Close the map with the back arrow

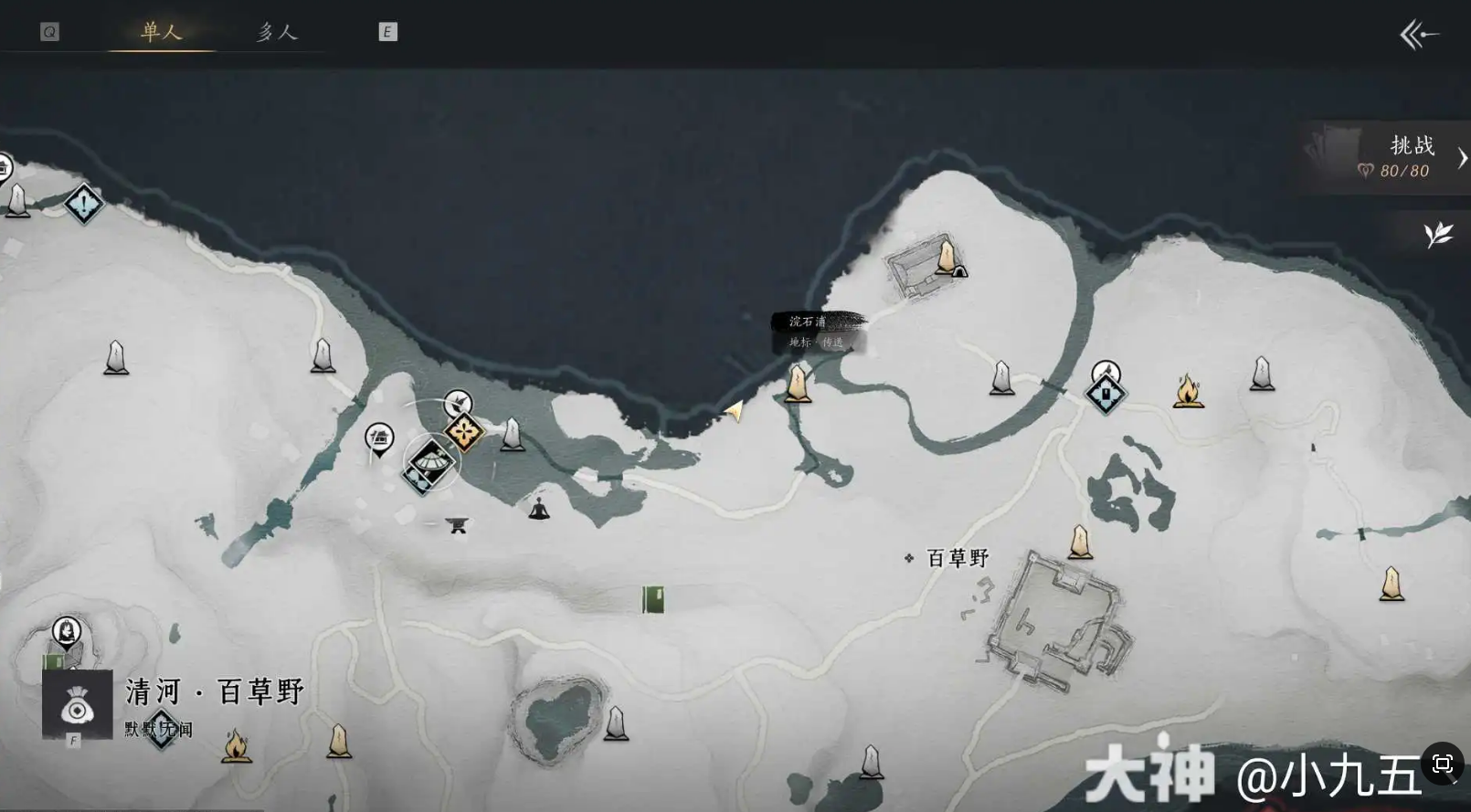click(x=1419, y=35)
